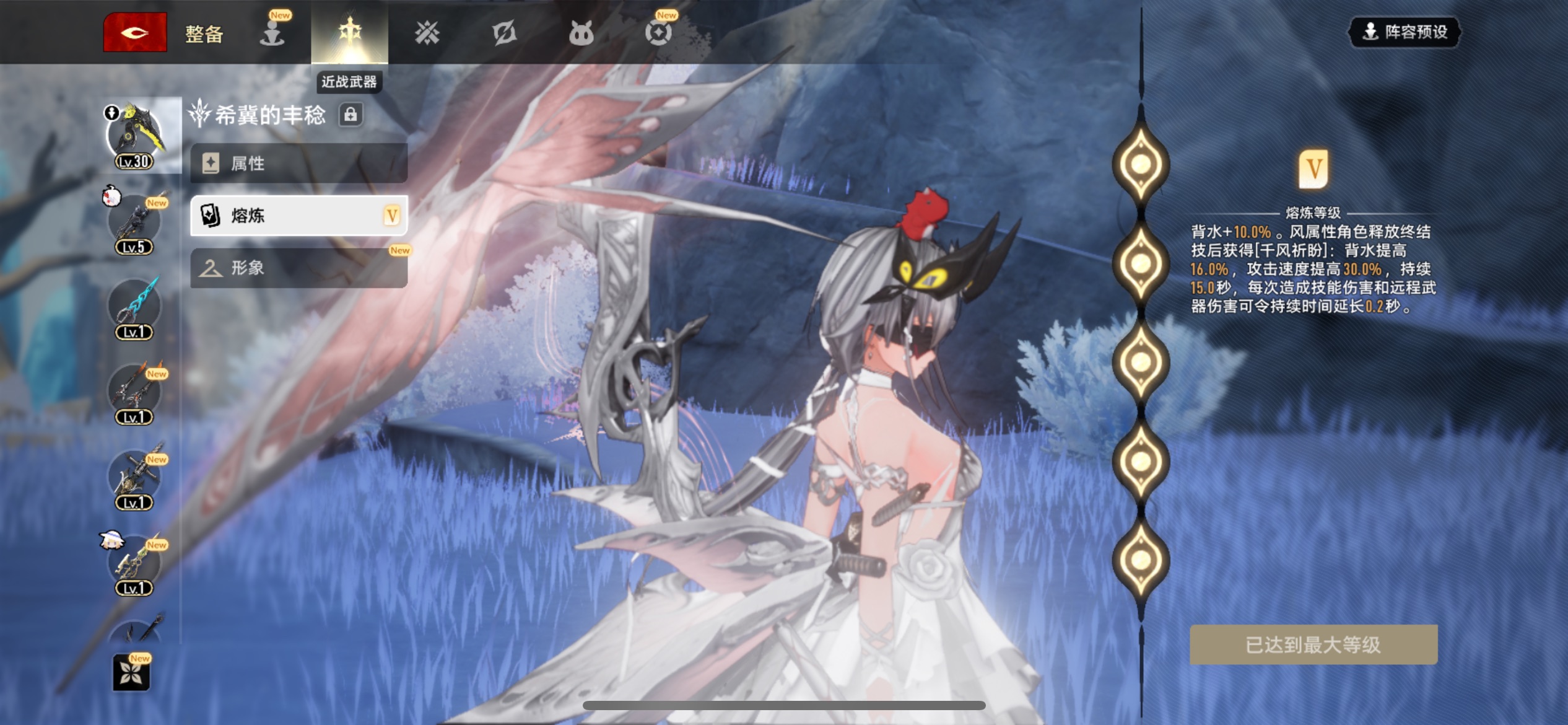Viewport: 1568px width, 725px height.
Task: Open the cat-head pet tab
Action: pyautogui.click(x=581, y=33)
